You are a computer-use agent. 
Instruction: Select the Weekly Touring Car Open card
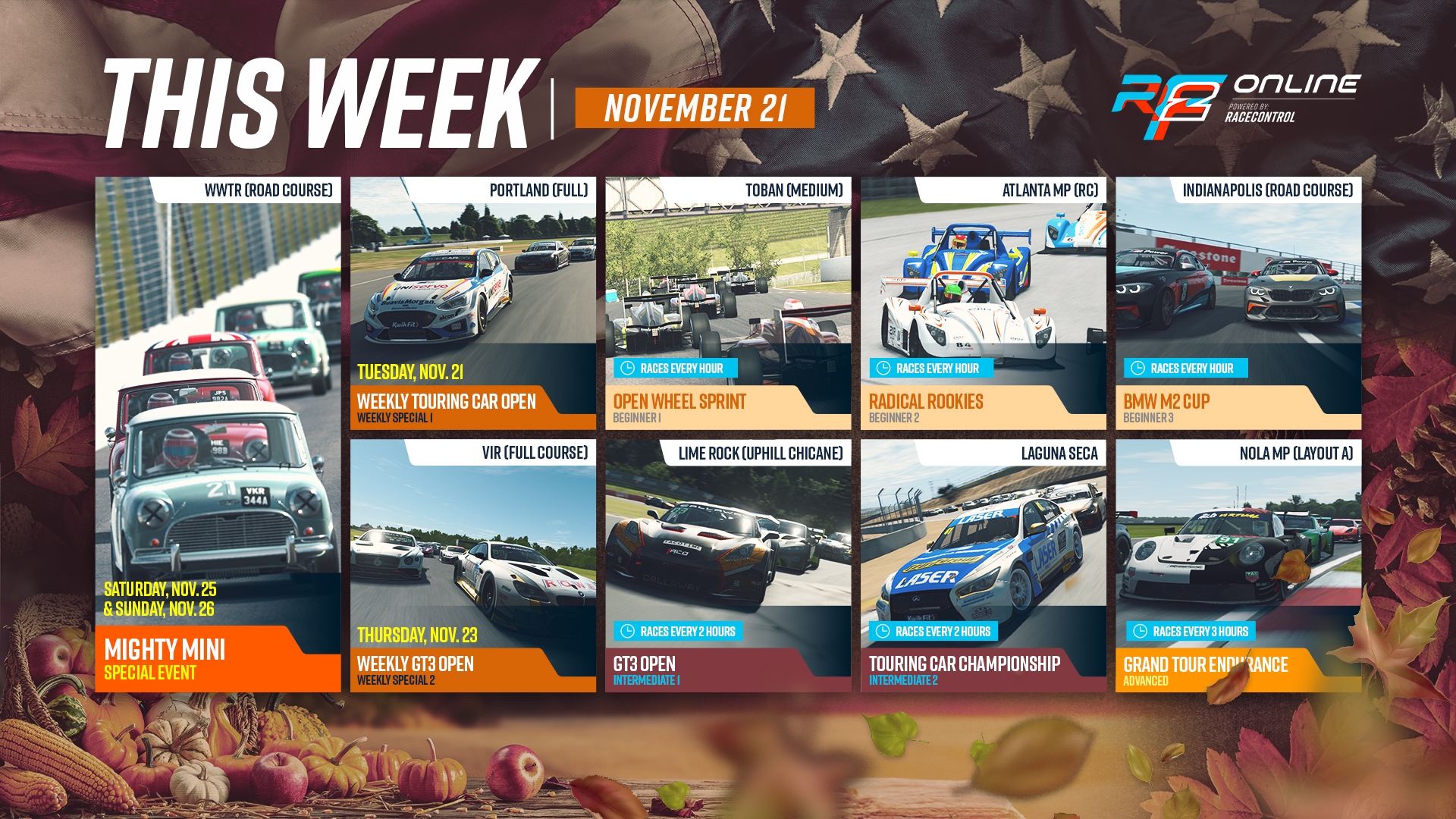tap(472, 303)
